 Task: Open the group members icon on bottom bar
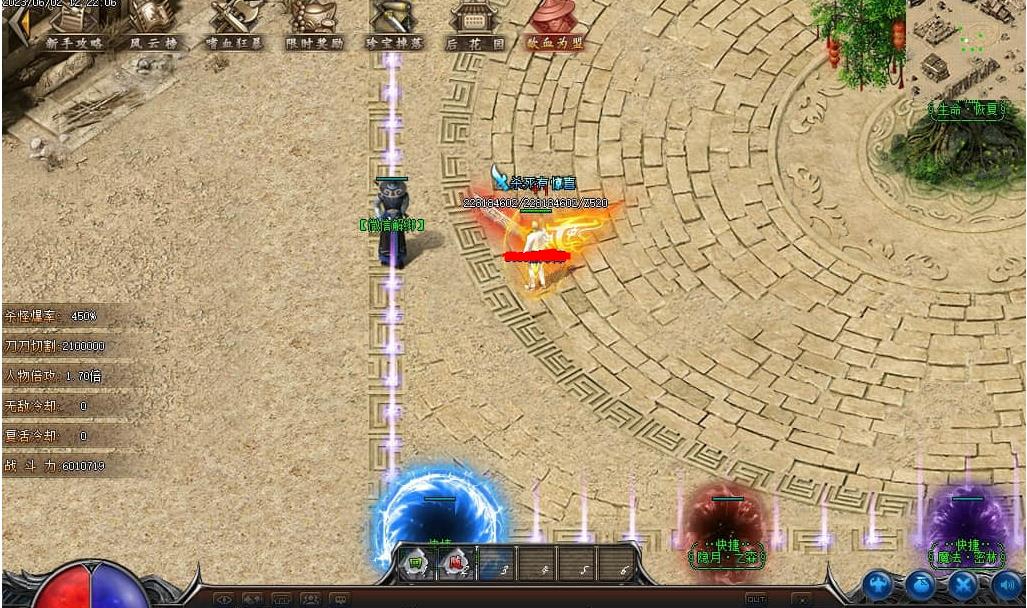tap(311, 600)
